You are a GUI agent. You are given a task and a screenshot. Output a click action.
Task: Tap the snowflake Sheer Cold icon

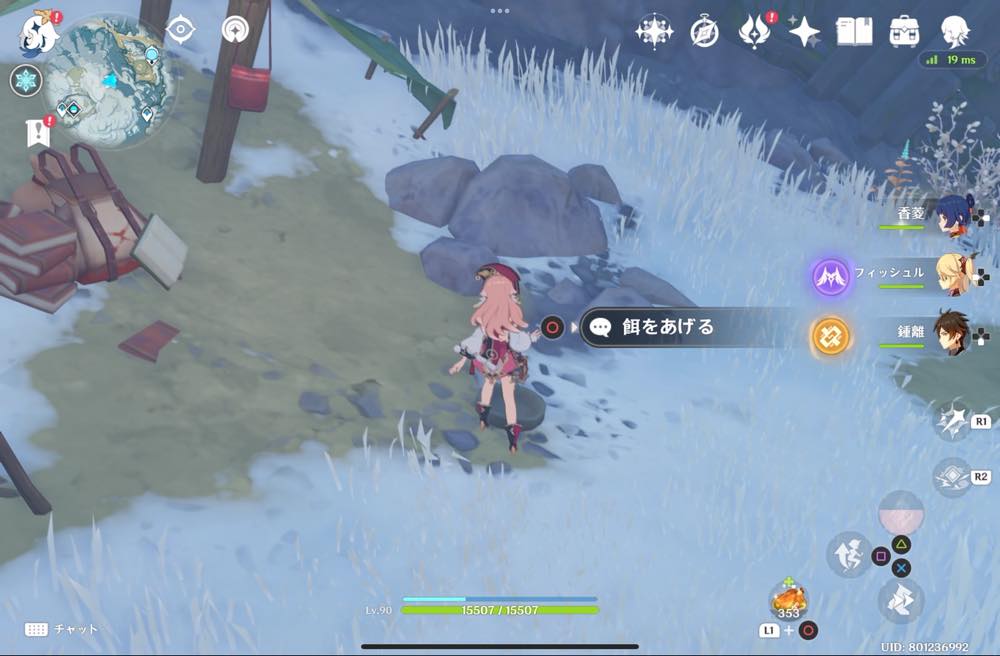[x=25, y=80]
